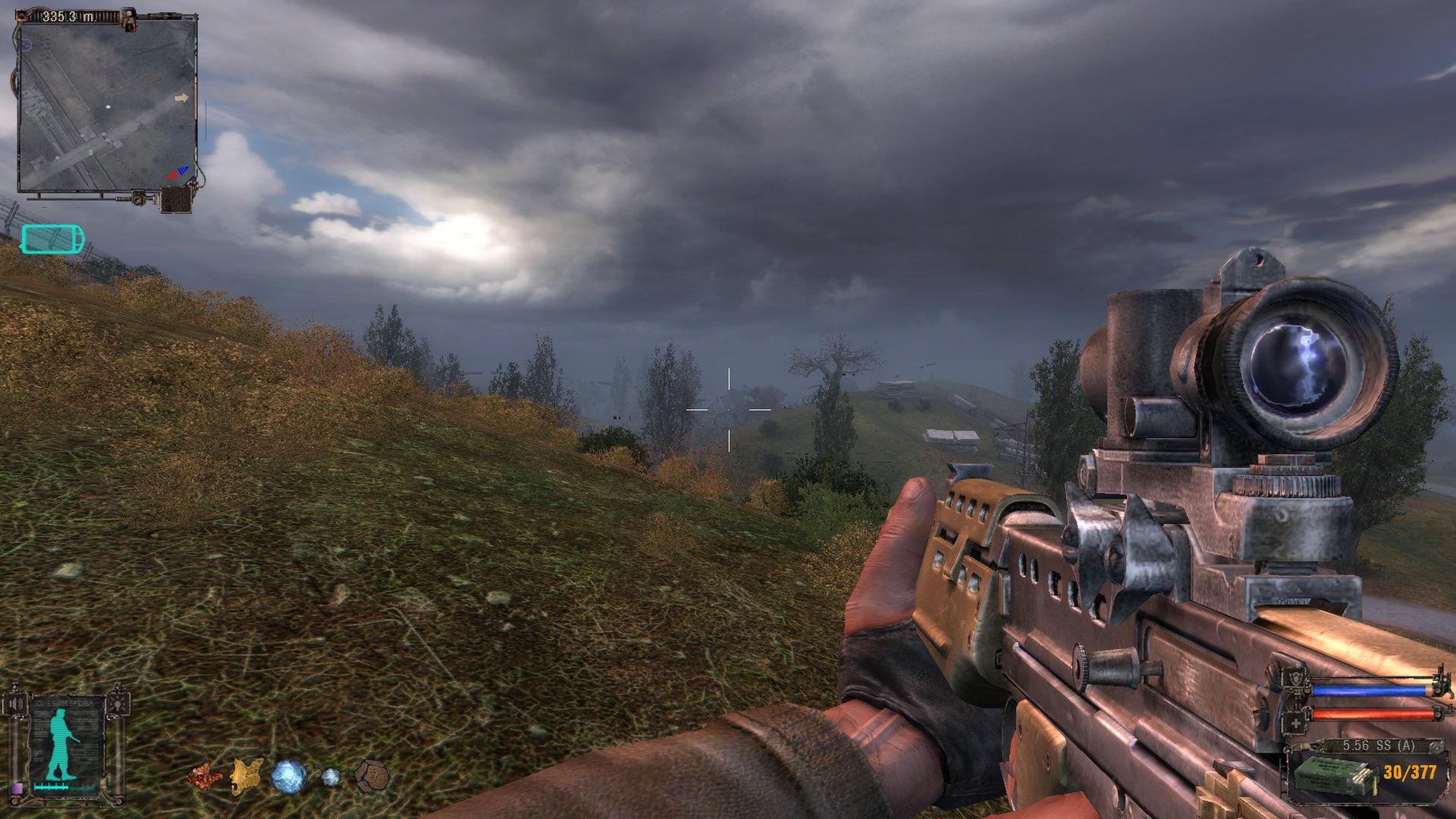Select the teal stalker stance silhouette
Viewport: 1456px width, 819px height.
tap(61, 746)
